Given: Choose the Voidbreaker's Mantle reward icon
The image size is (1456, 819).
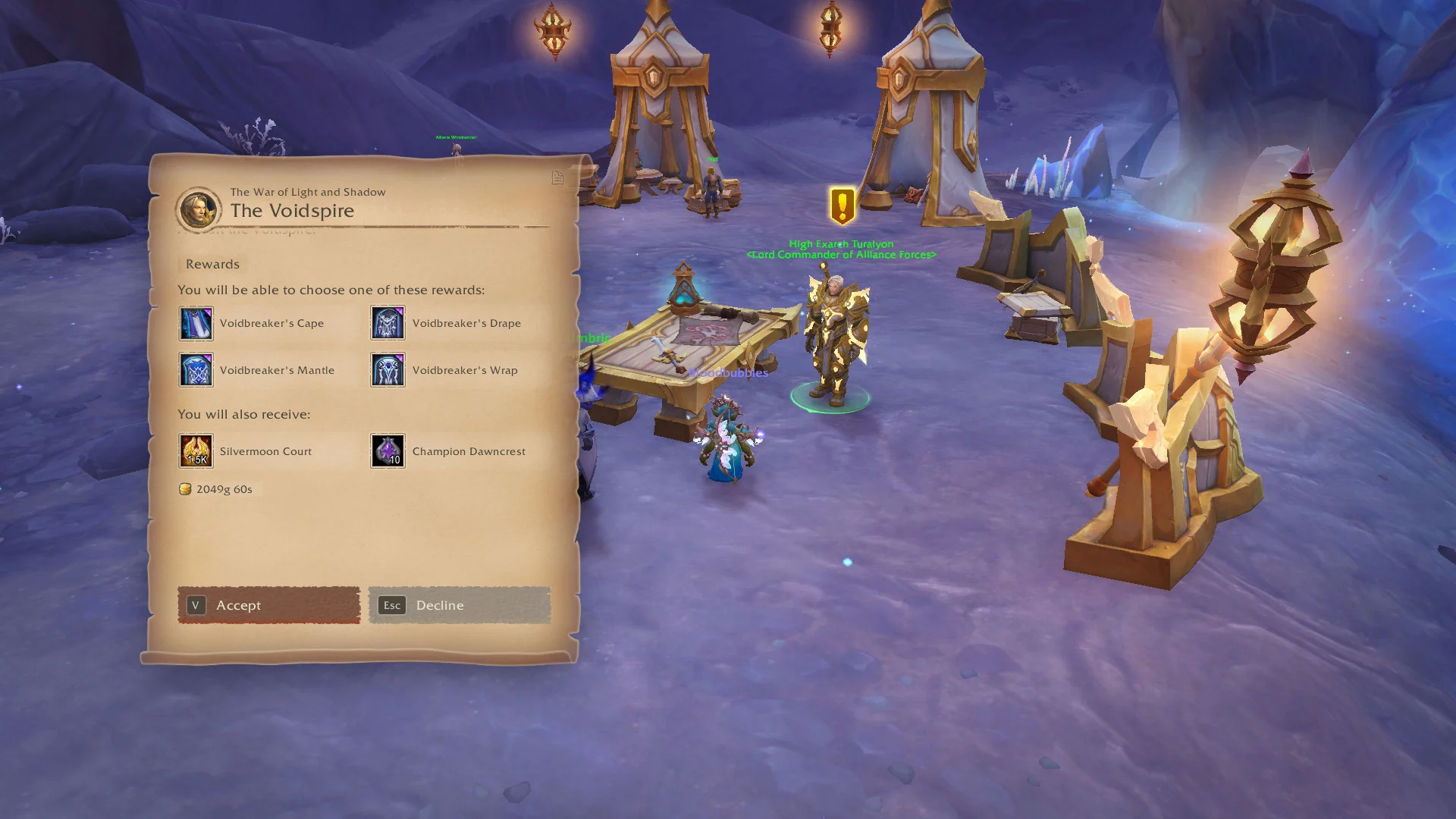Looking at the screenshot, I should coord(196,370).
